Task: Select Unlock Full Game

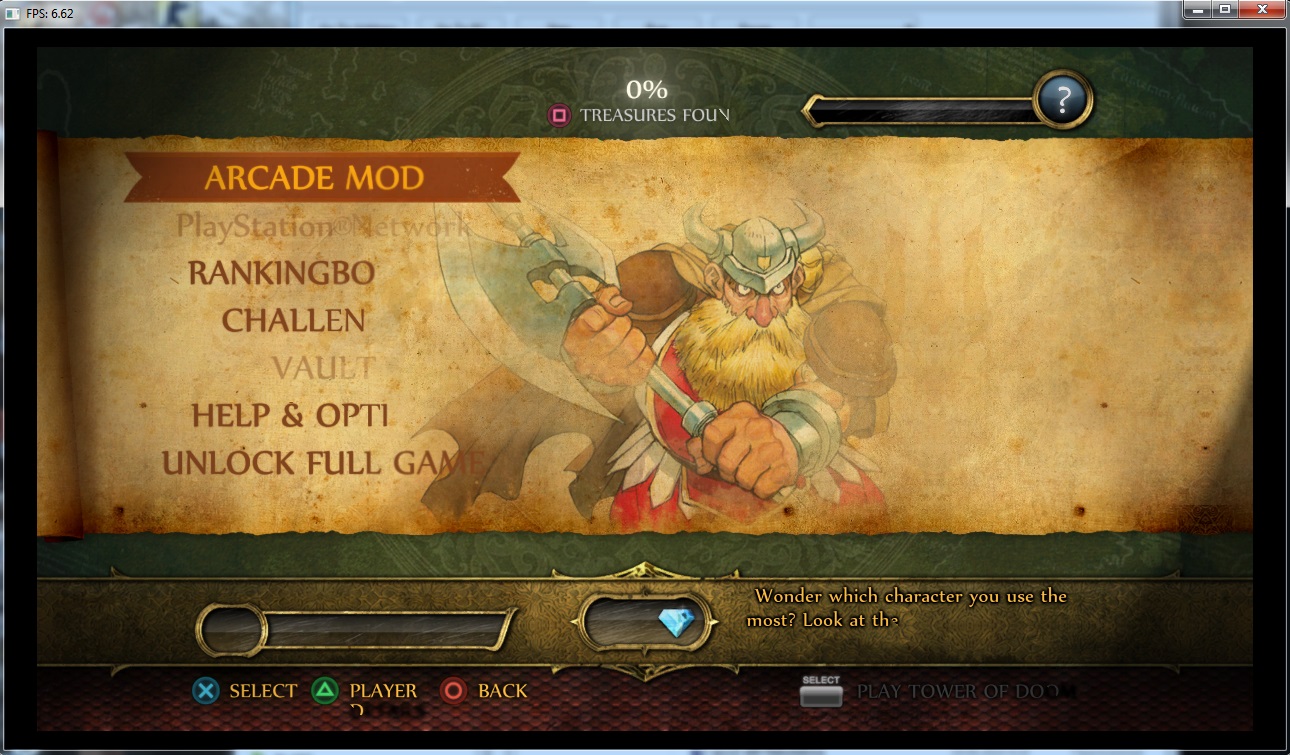Action: tap(322, 463)
